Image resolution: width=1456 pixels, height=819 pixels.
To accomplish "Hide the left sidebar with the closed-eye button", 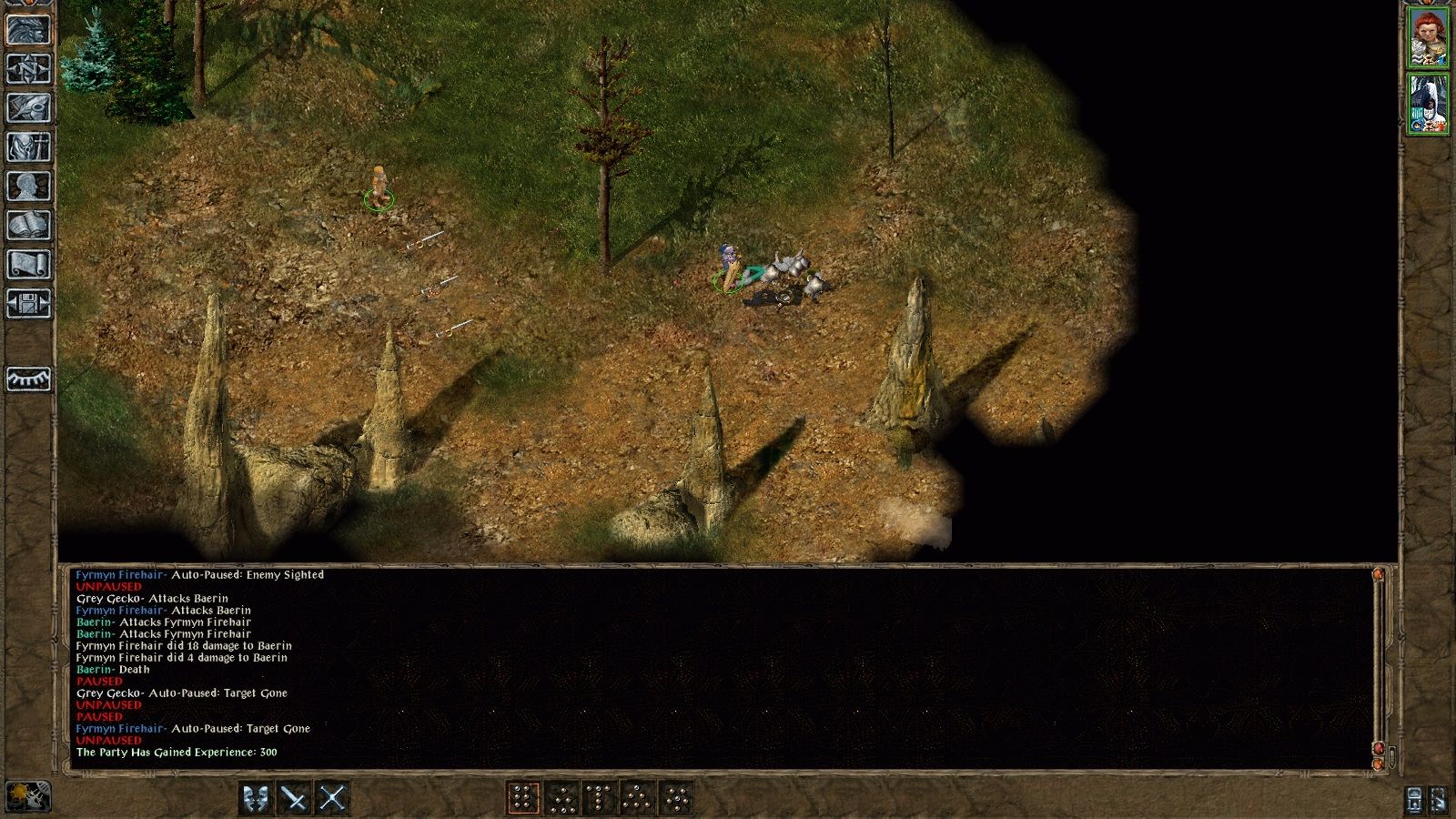I will 28,379.
